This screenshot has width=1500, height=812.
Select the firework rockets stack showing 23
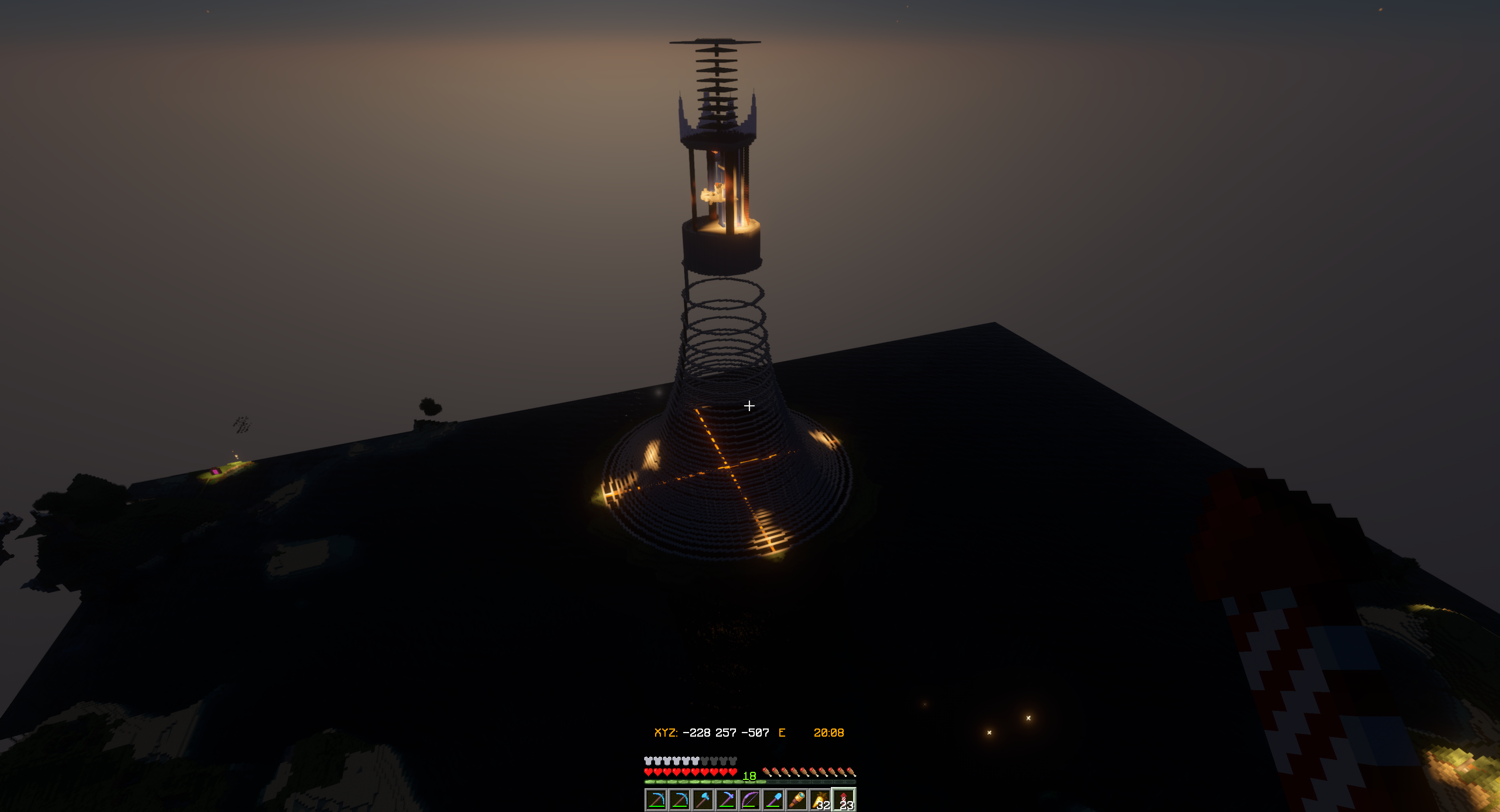[x=844, y=801]
